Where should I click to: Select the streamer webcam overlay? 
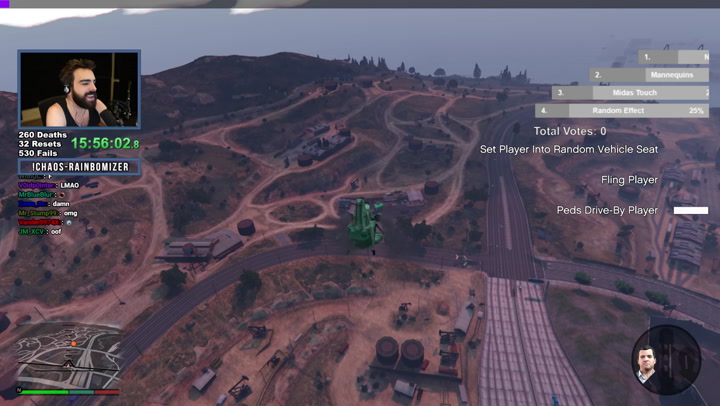[x=79, y=90]
